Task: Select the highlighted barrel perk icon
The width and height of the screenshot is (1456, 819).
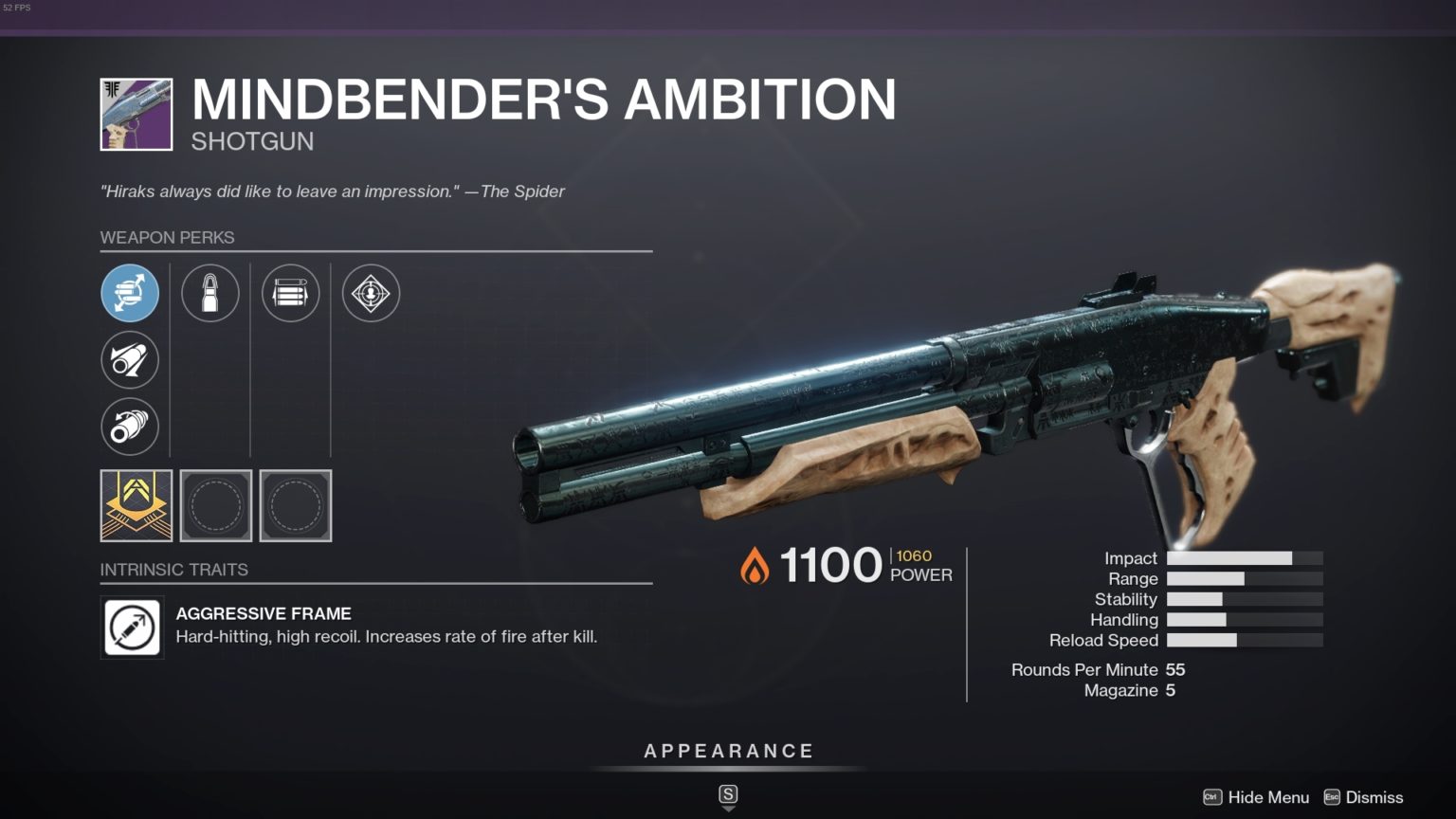Action: pos(130,293)
